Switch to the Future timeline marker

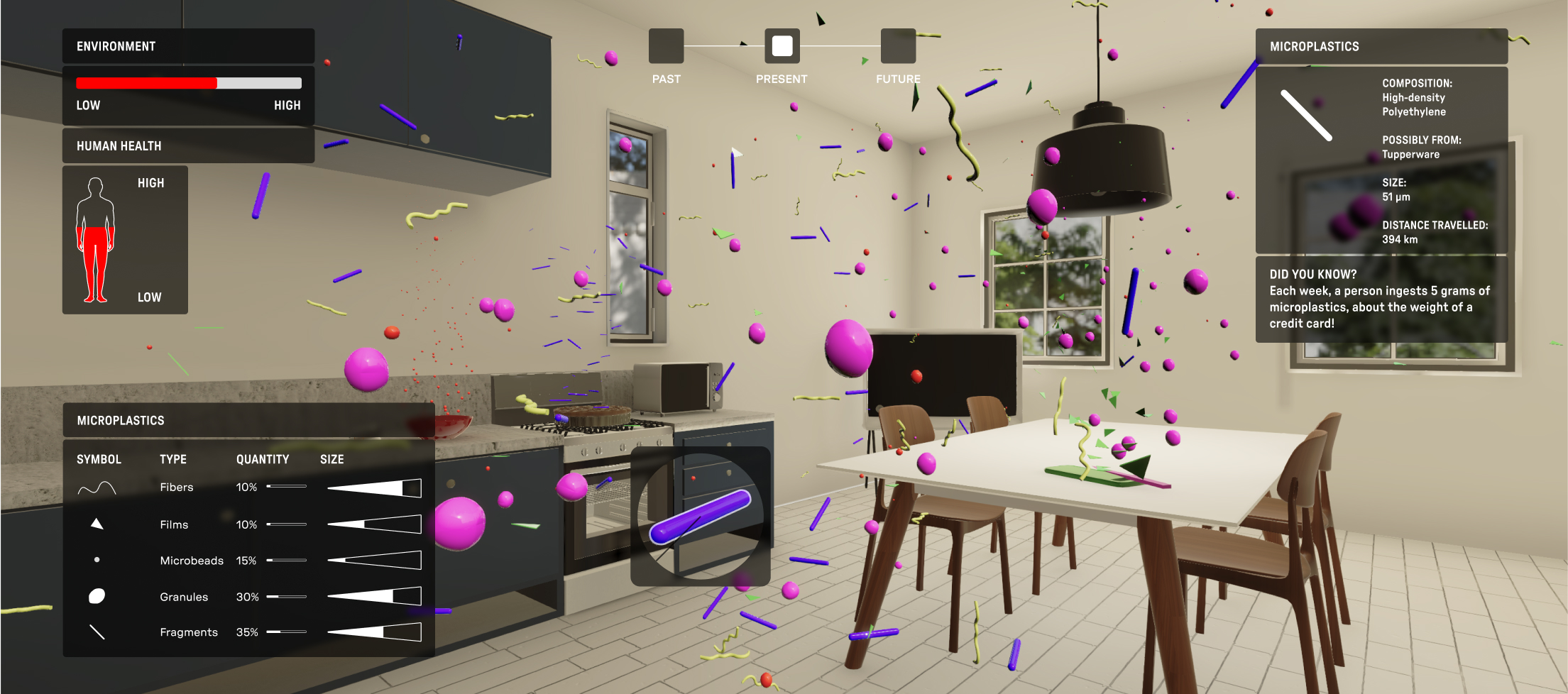[x=898, y=46]
